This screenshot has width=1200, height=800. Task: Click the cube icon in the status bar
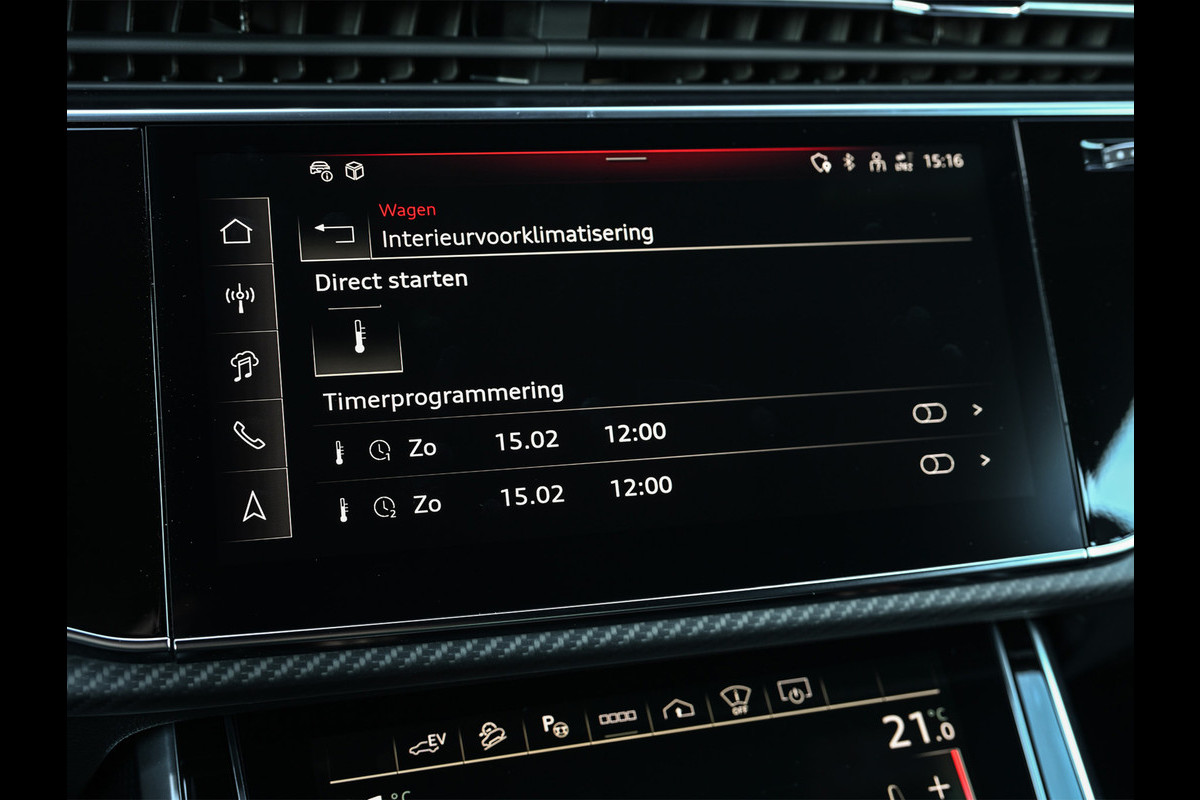(x=354, y=171)
